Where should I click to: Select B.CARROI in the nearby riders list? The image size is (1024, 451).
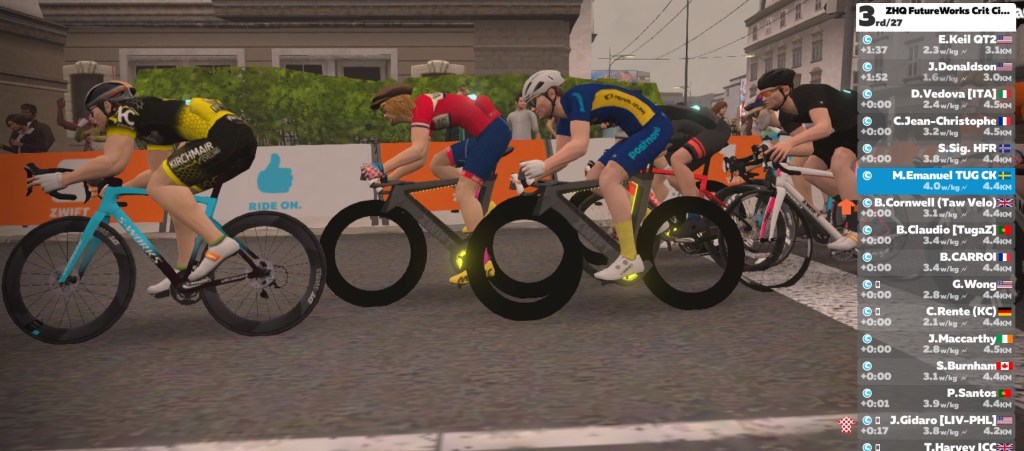pos(937,261)
